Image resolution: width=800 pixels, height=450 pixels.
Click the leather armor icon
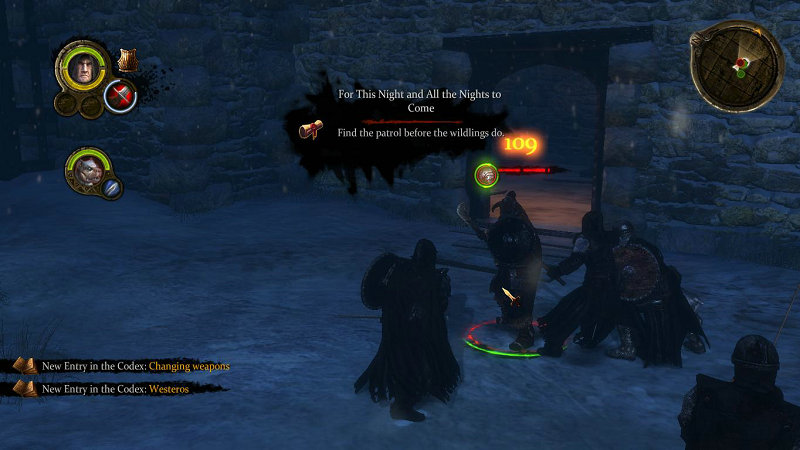point(127,60)
